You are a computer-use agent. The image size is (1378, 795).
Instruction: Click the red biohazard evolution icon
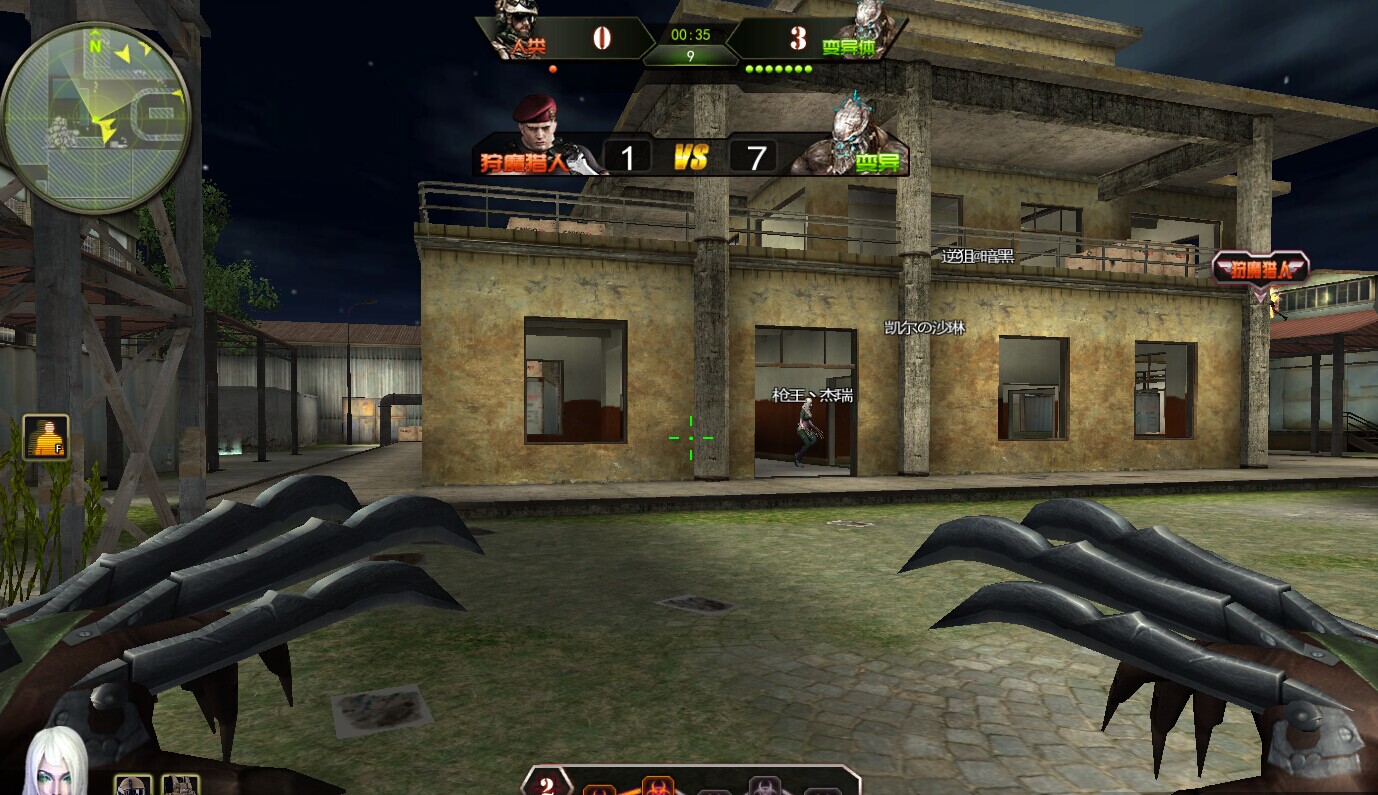click(657, 785)
